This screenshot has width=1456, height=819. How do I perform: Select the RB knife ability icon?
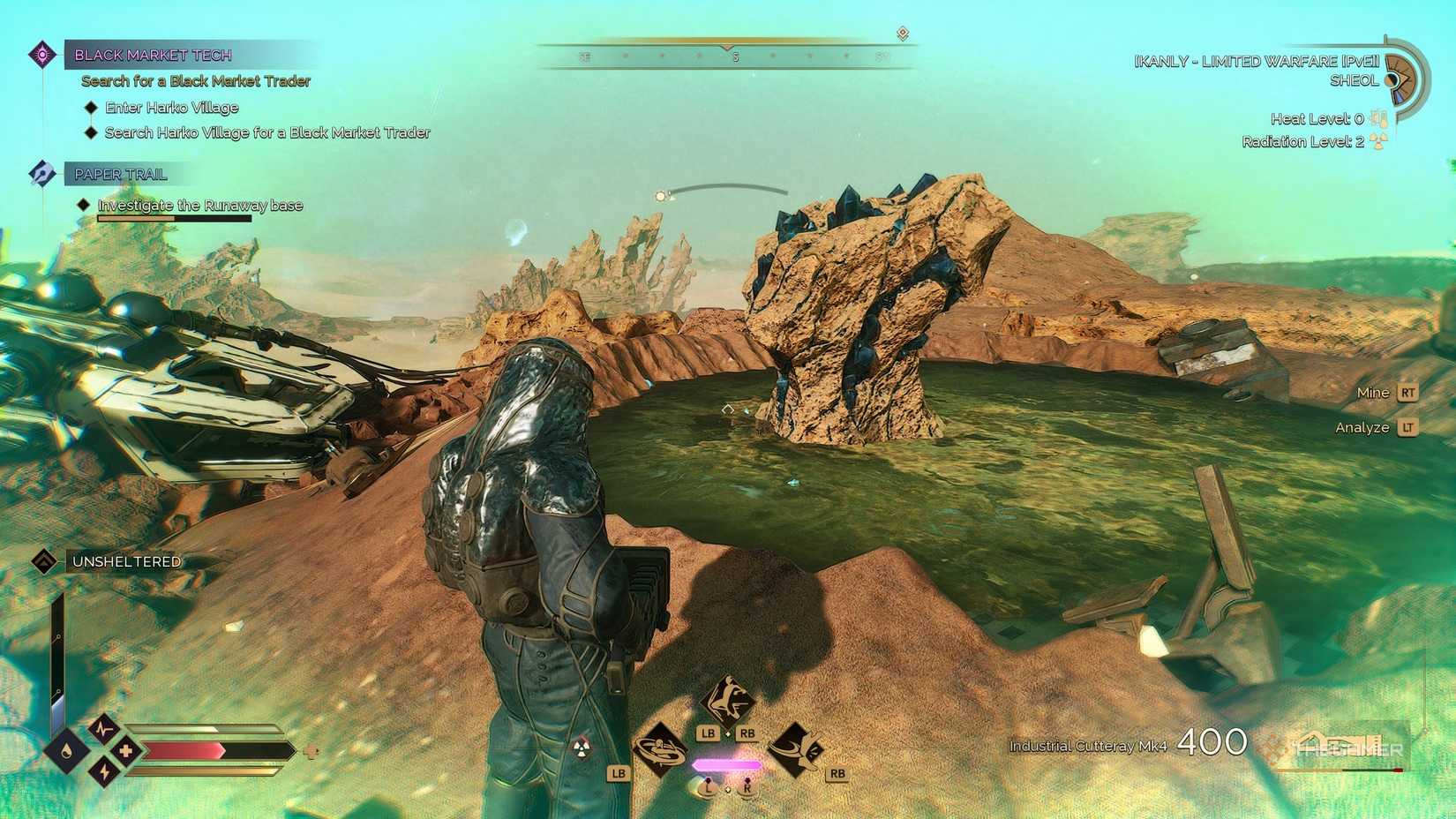click(x=795, y=748)
